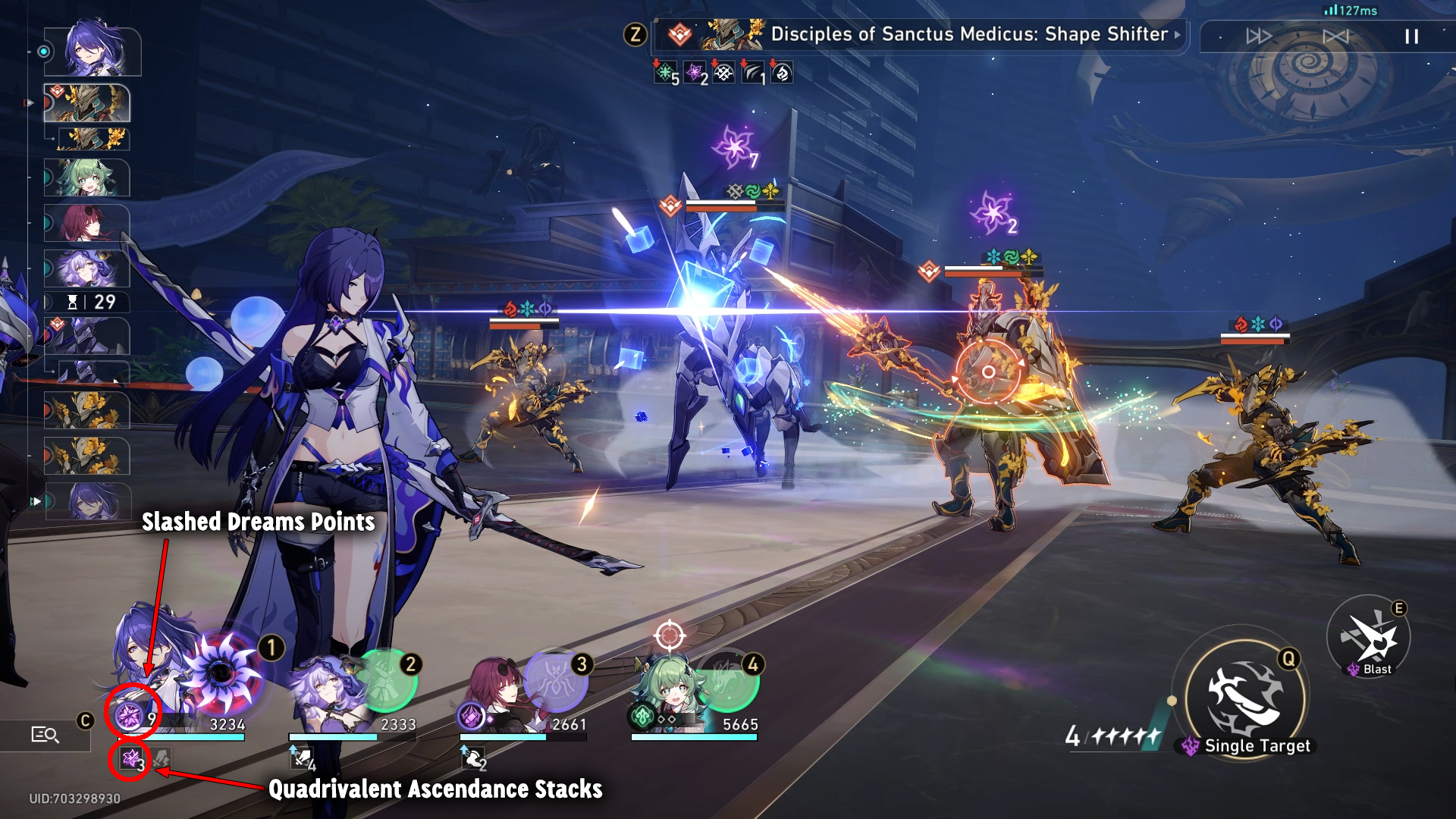
Task: Select Acheron's portrait atop the turn order
Action: (x=93, y=50)
